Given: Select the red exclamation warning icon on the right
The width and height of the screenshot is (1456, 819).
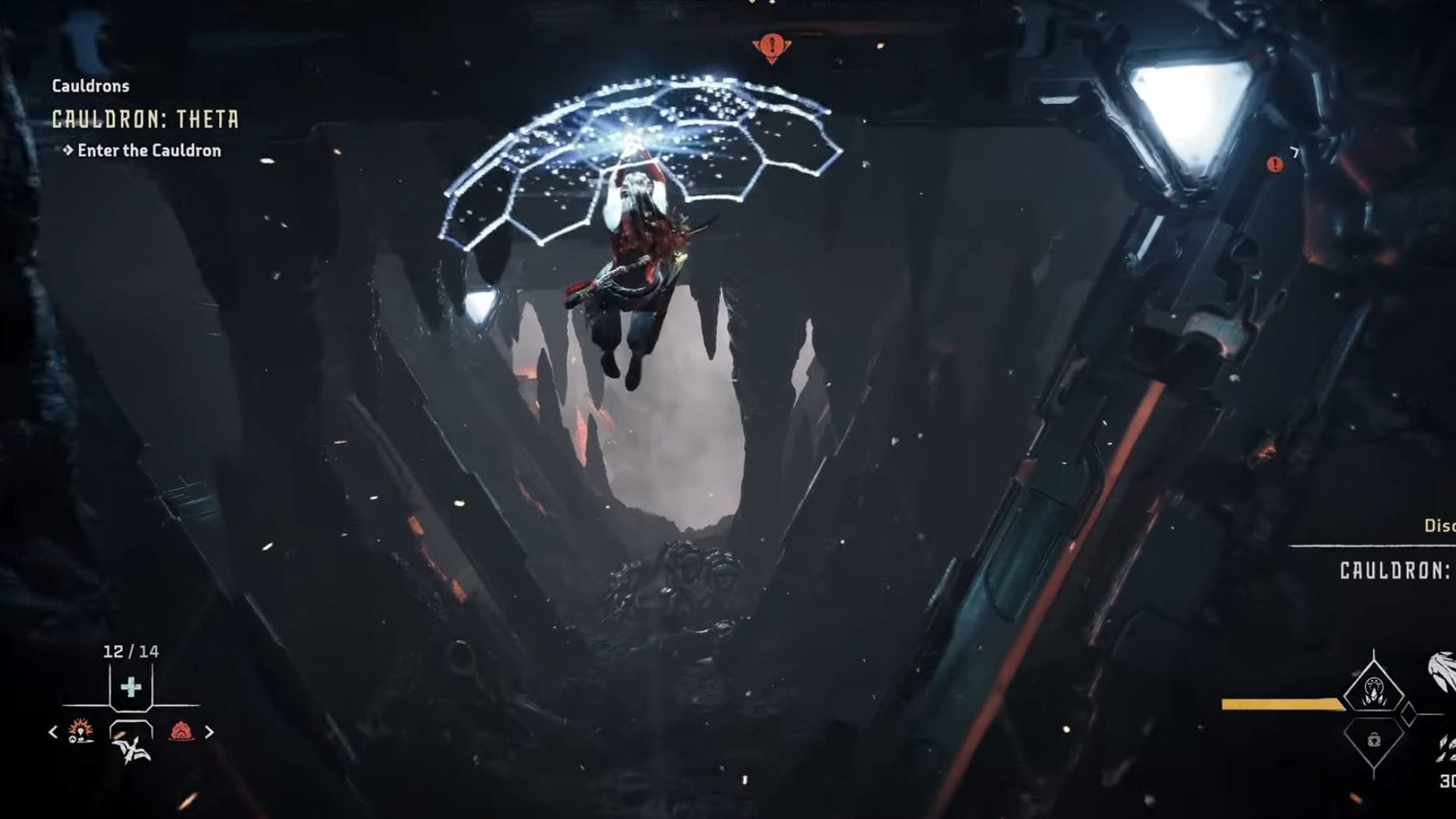Looking at the screenshot, I should click(1276, 162).
